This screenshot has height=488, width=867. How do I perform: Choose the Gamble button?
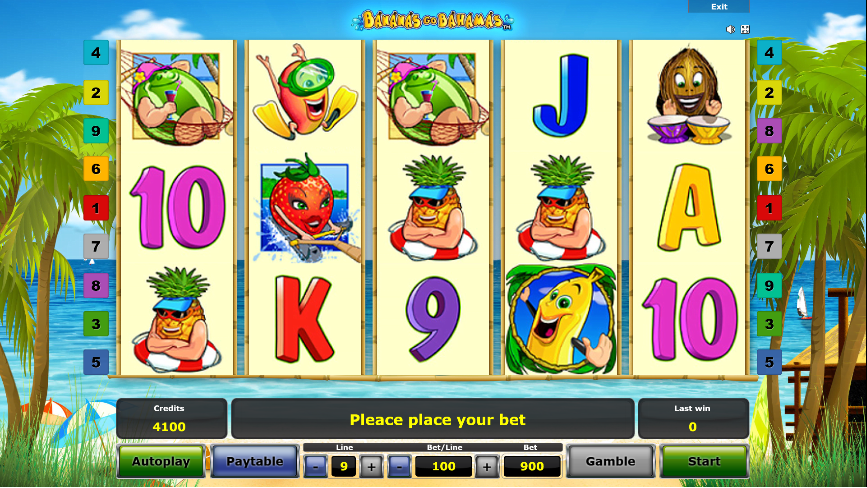(x=610, y=462)
